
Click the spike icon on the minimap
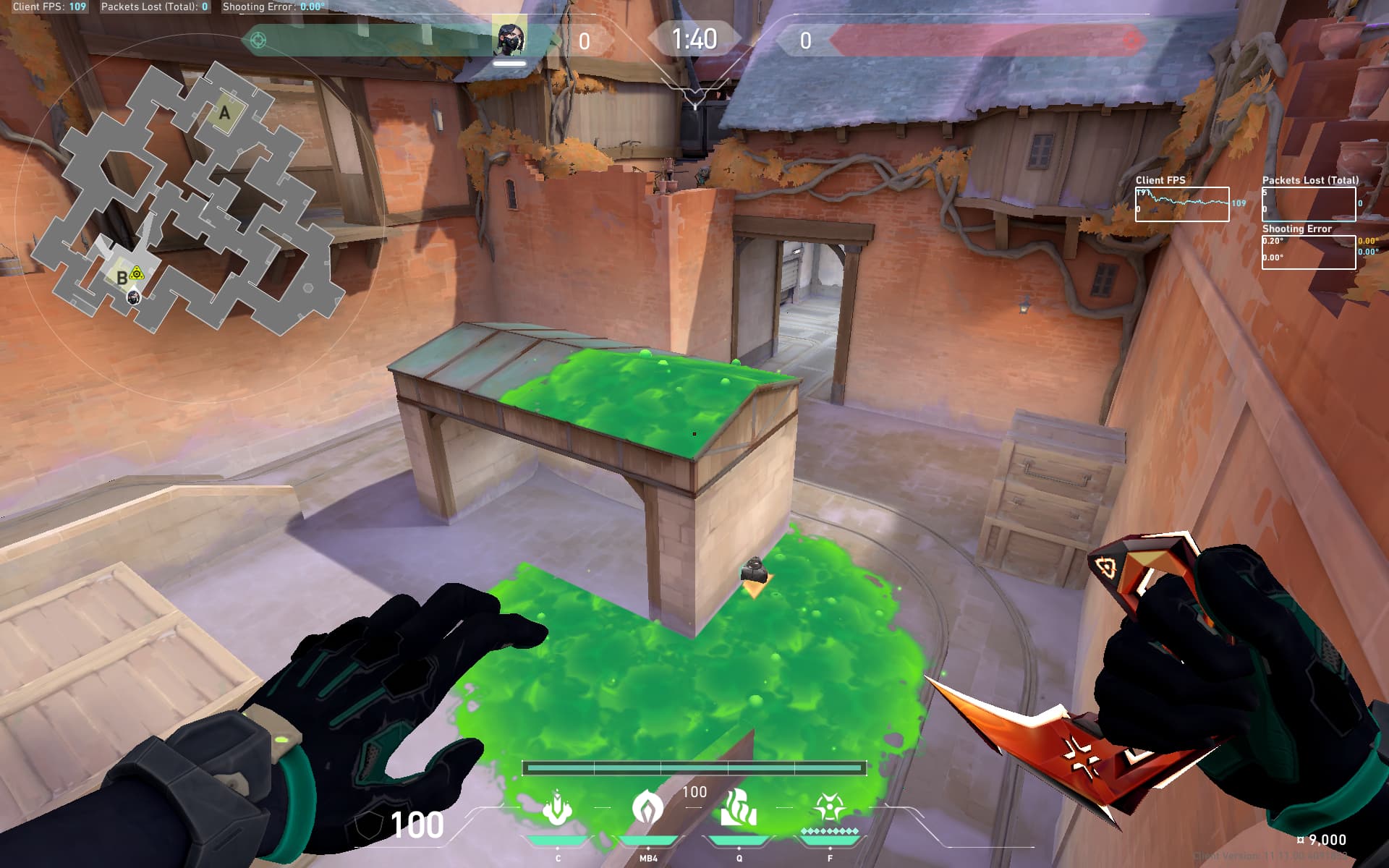pos(137,273)
